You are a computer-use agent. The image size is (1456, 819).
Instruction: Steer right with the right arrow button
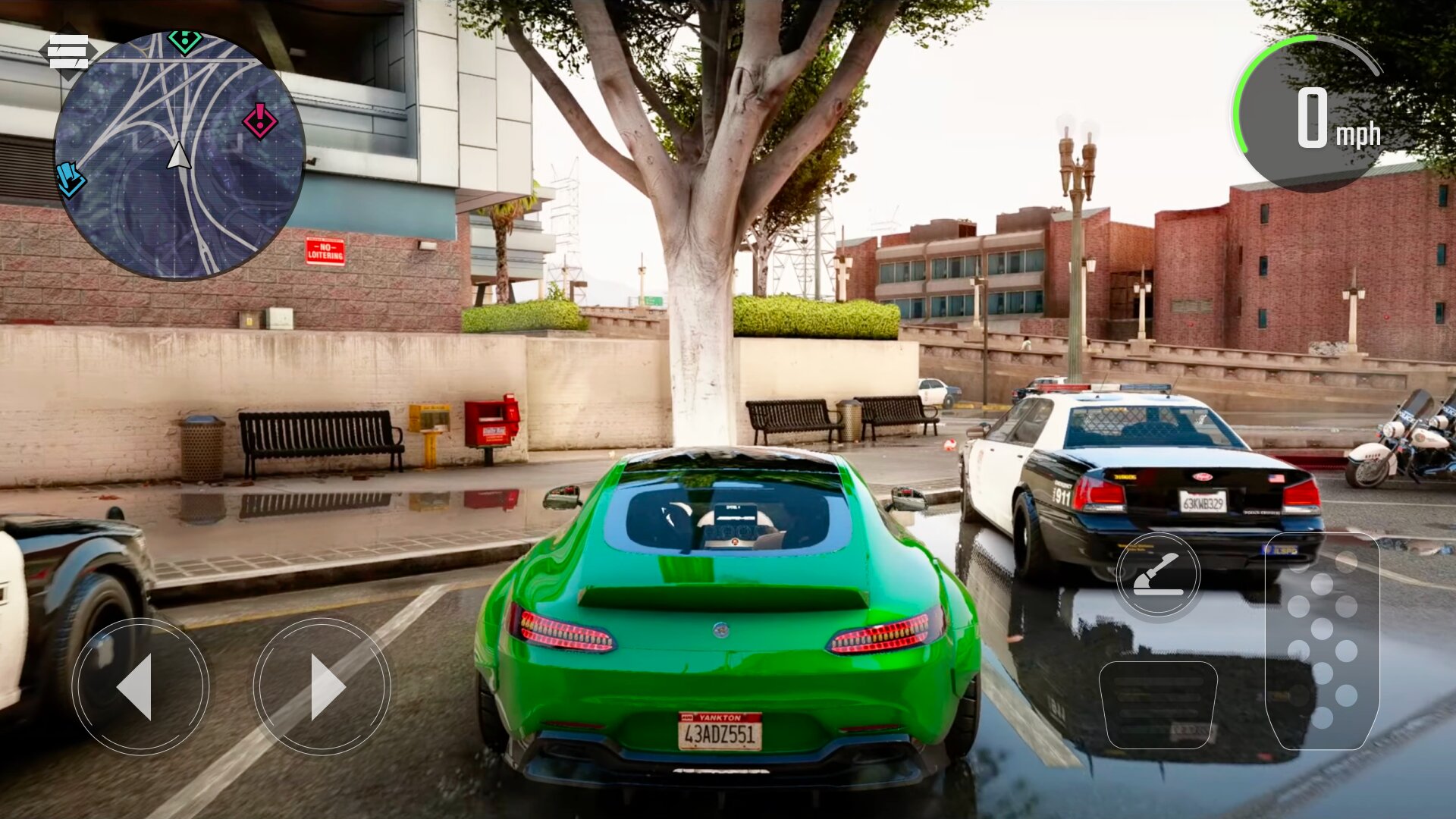322,686
